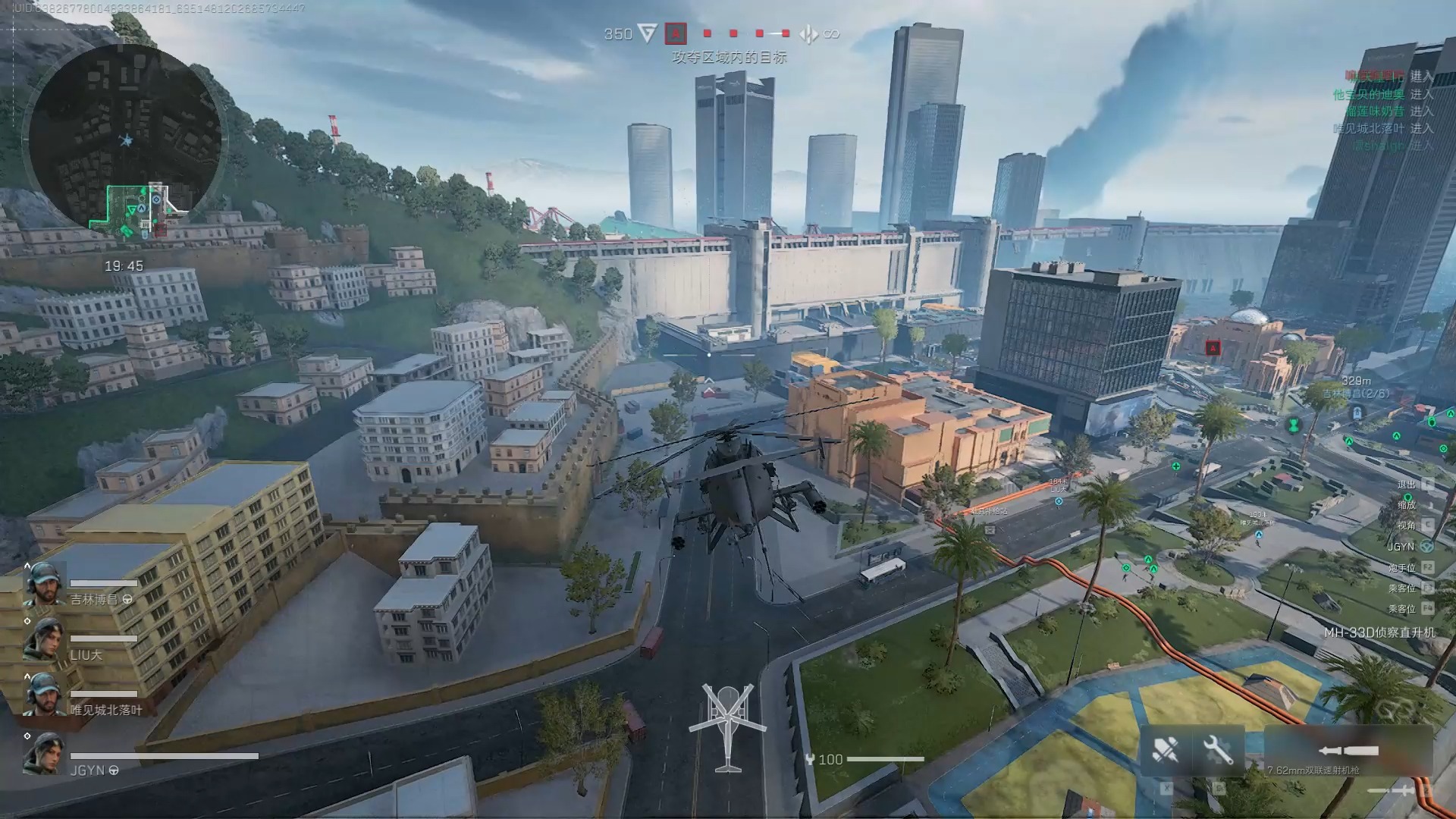The image size is (1456, 819).
Task: Select squad member 唯见城北落叶 portrait
Action: coord(43,694)
